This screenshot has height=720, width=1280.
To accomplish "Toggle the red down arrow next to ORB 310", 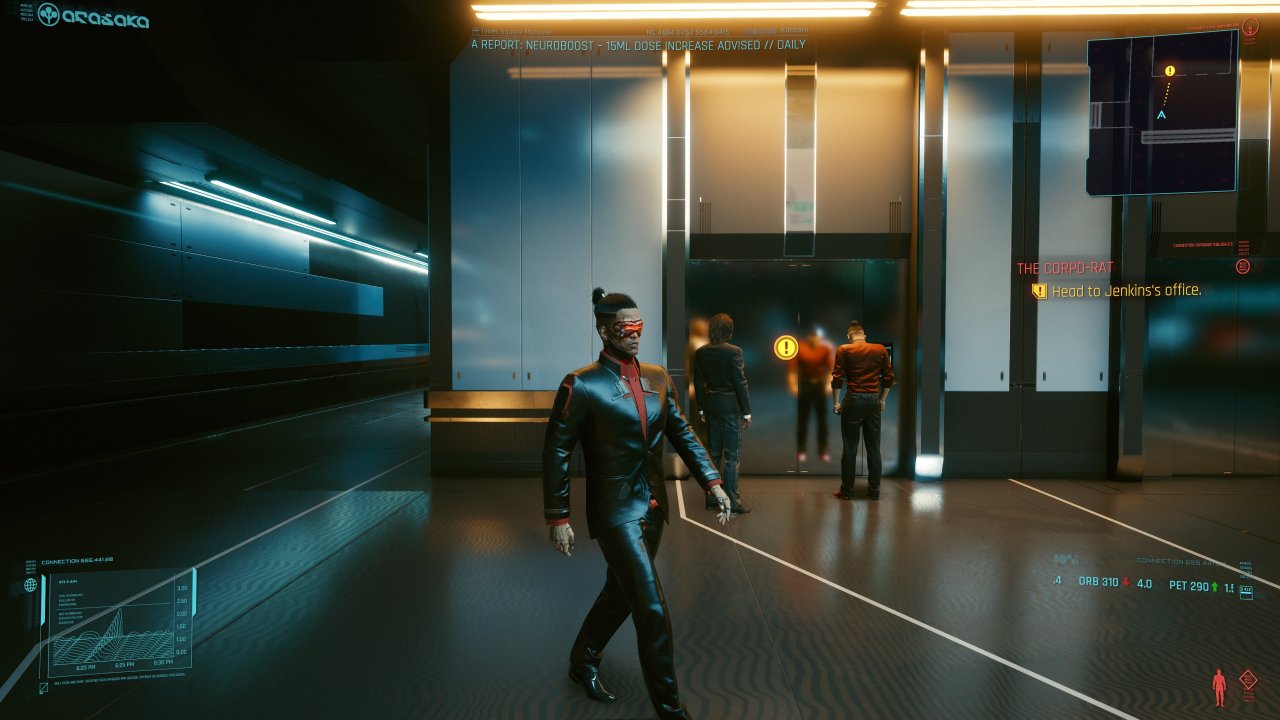I will tap(1124, 583).
